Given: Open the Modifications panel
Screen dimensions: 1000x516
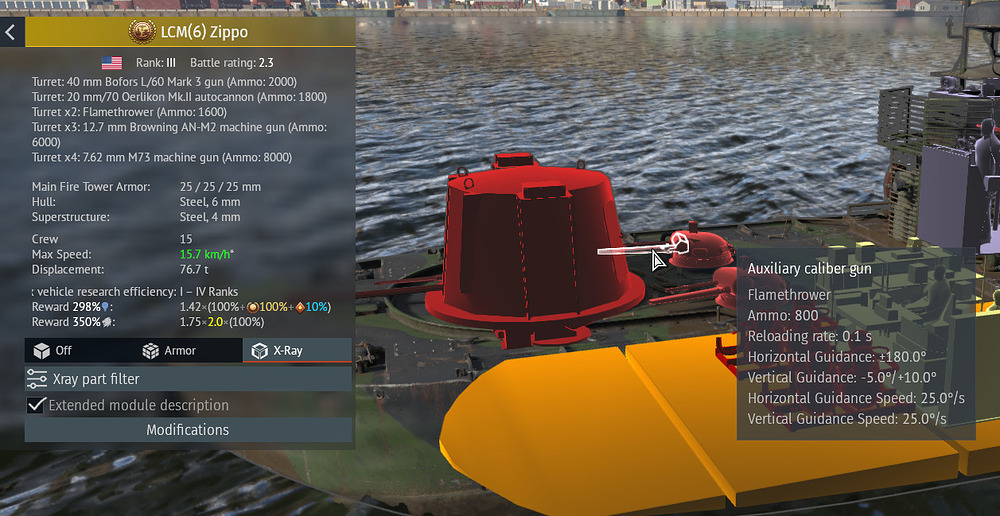Looking at the screenshot, I should (188, 430).
